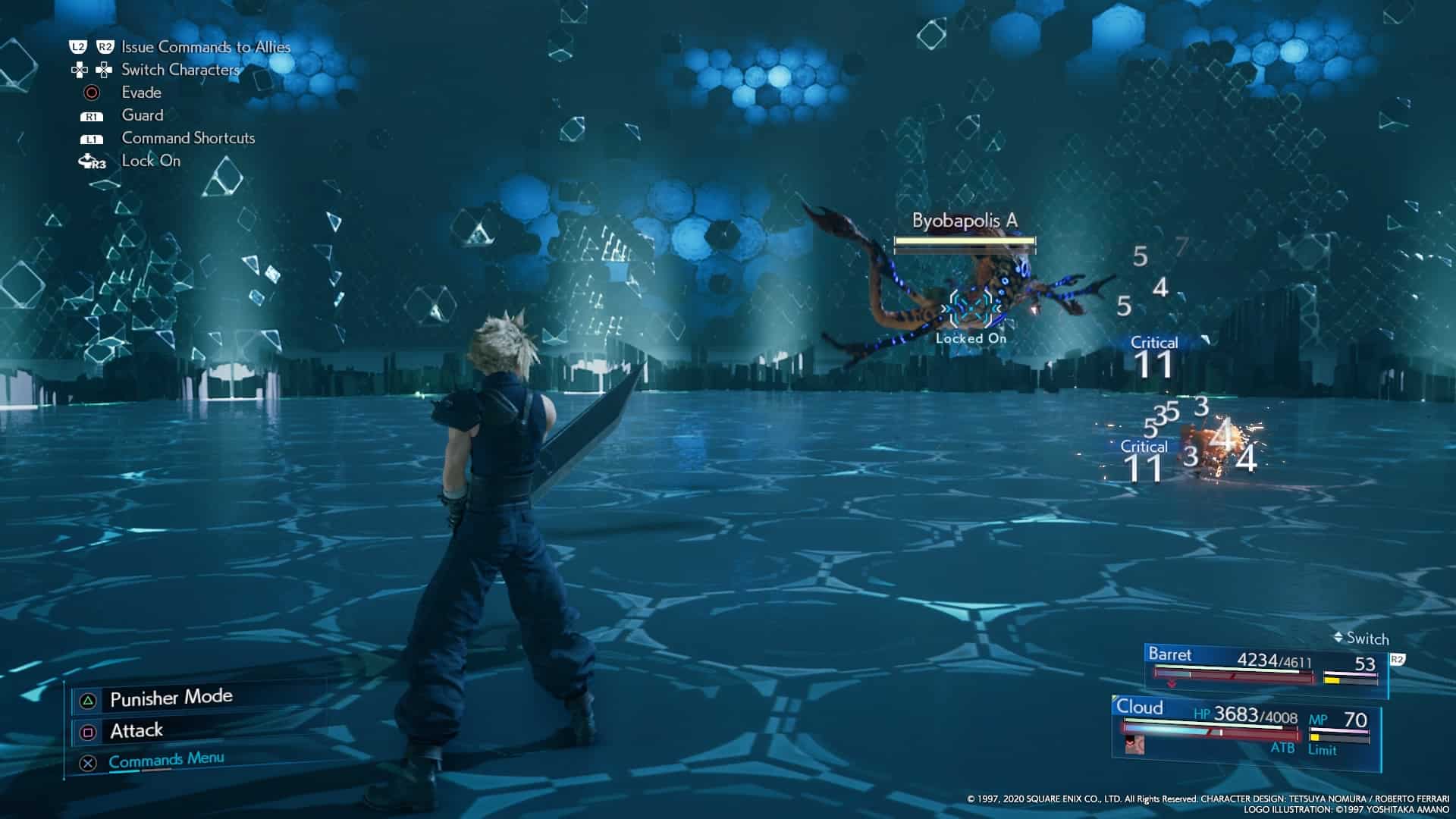Screen dimensions: 1456x819
Task: Expand Issue Commands to Allies options
Action: pos(204,46)
